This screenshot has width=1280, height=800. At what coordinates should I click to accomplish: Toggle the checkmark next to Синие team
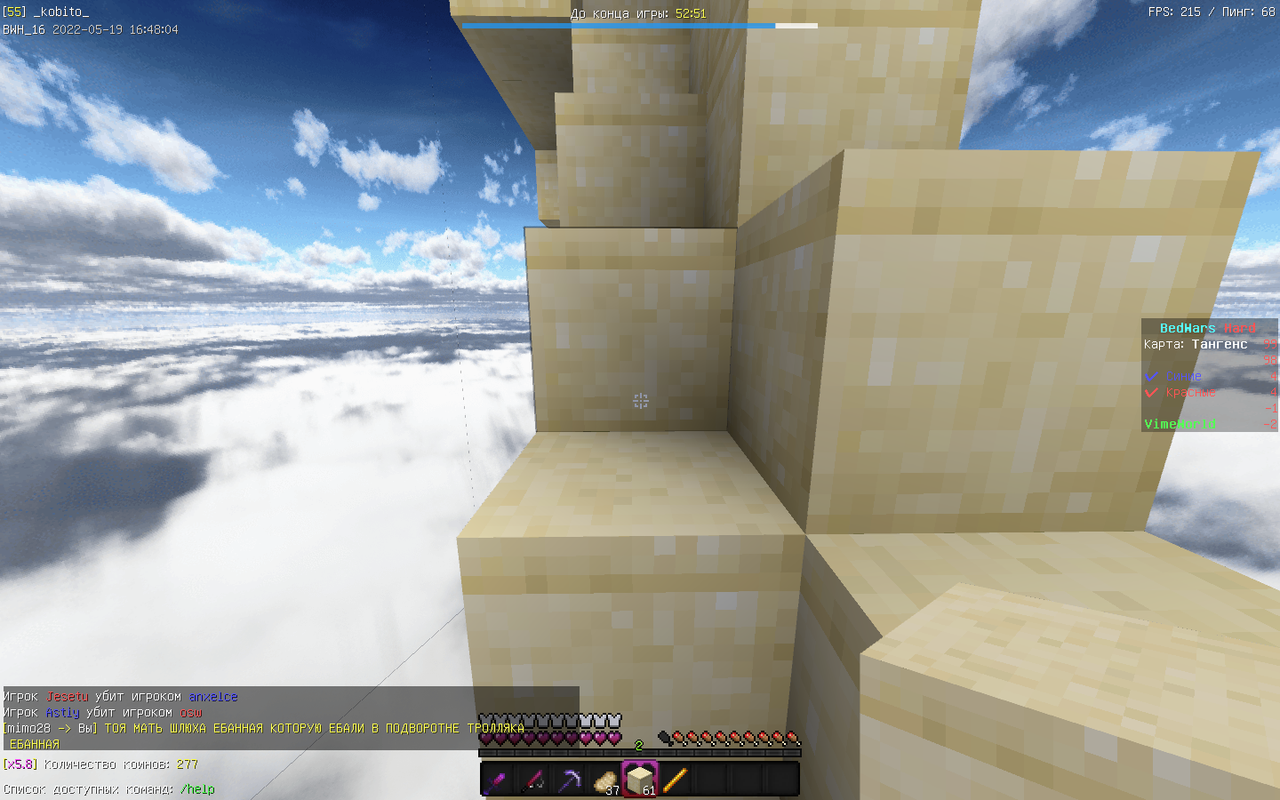coord(1150,376)
